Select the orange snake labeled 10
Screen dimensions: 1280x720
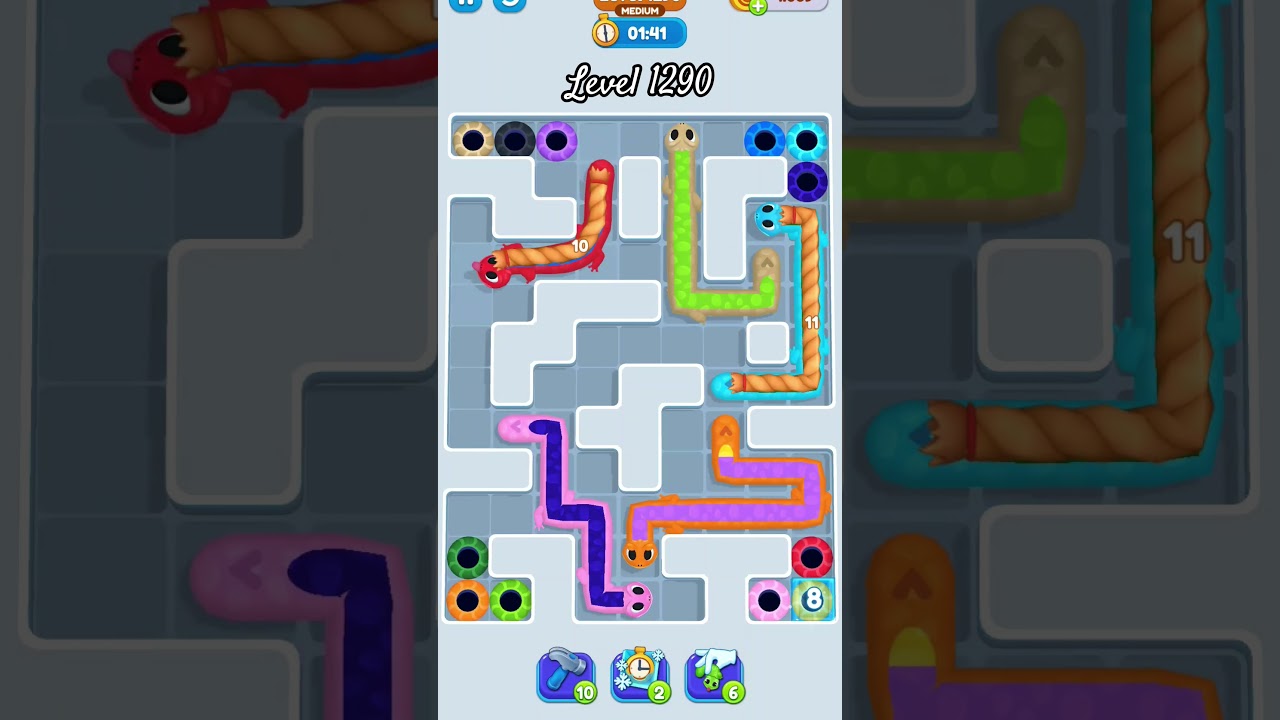(x=578, y=245)
